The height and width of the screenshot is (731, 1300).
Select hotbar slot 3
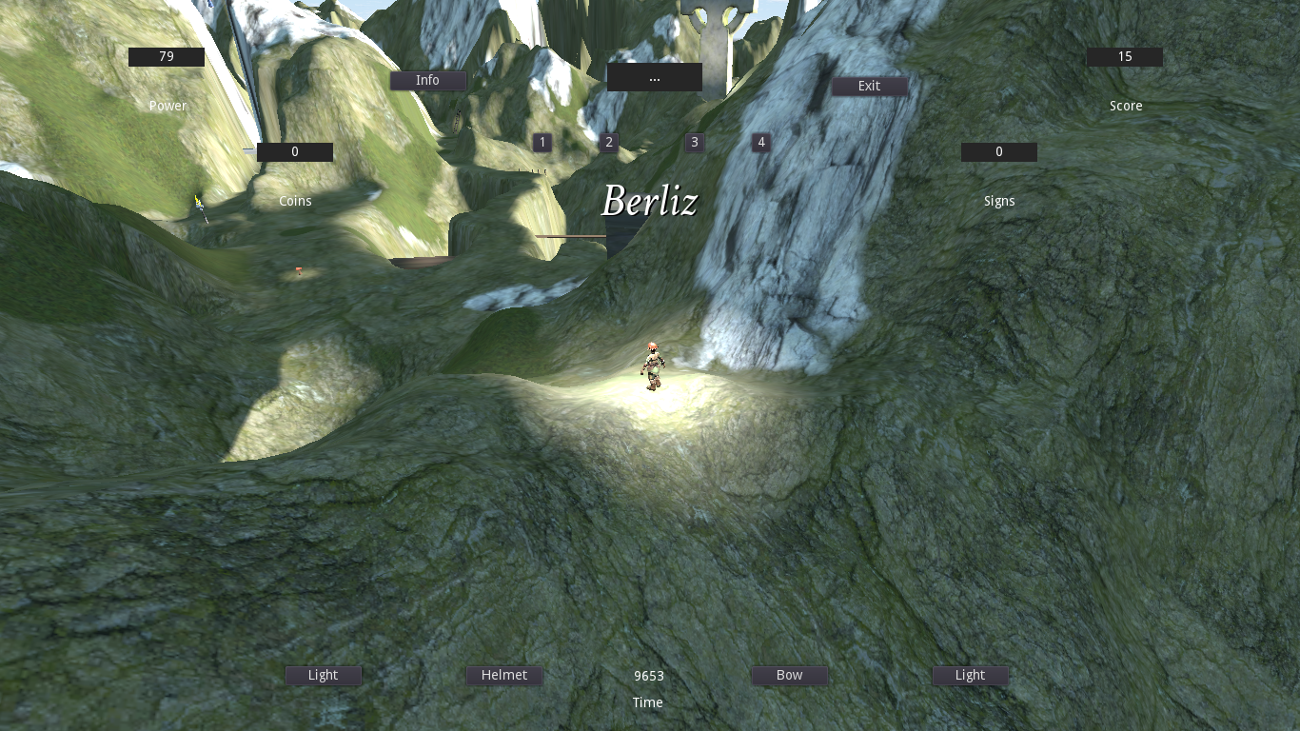tap(694, 142)
